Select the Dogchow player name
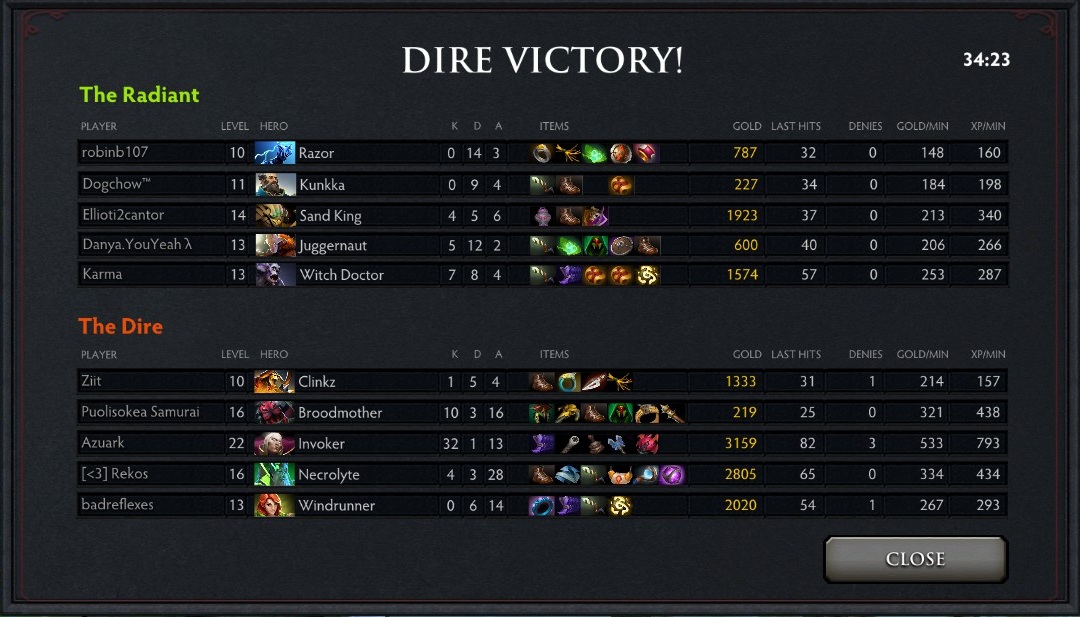This screenshot has height=617, width=1080. pyautogui.click(x=115, y=184)
